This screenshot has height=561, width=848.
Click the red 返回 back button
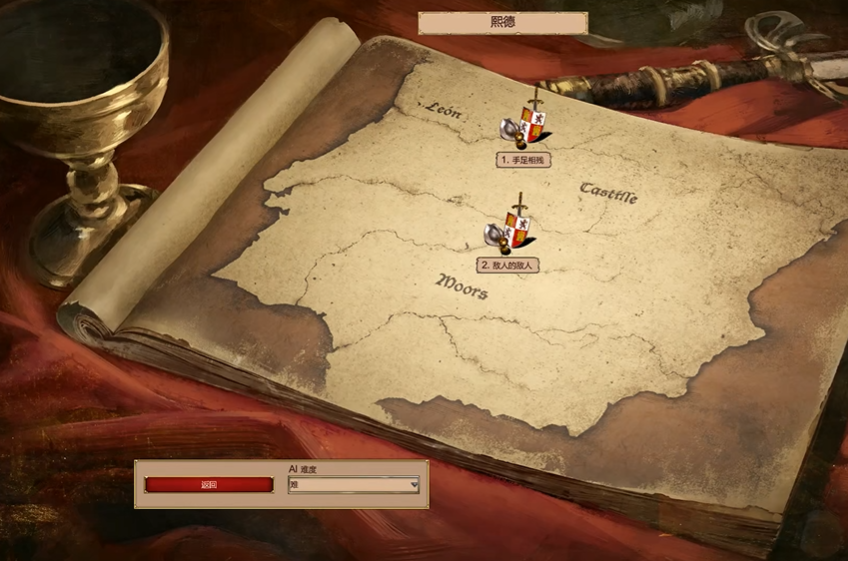(208, 485)
